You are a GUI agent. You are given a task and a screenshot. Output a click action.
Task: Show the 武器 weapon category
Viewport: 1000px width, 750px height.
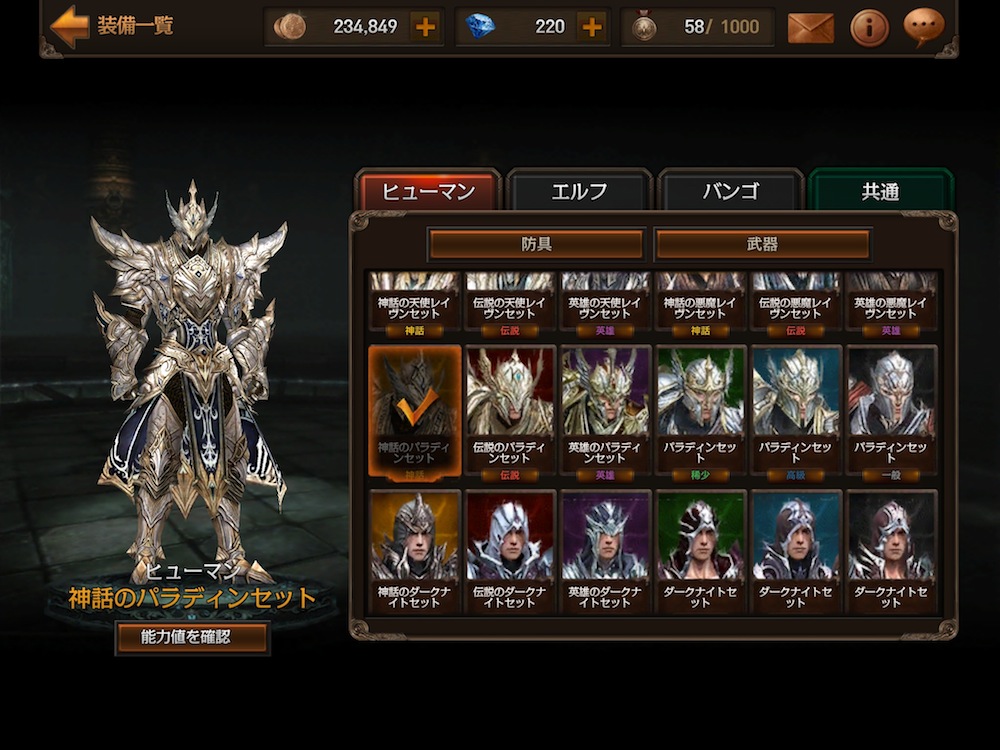coord(762,244)
